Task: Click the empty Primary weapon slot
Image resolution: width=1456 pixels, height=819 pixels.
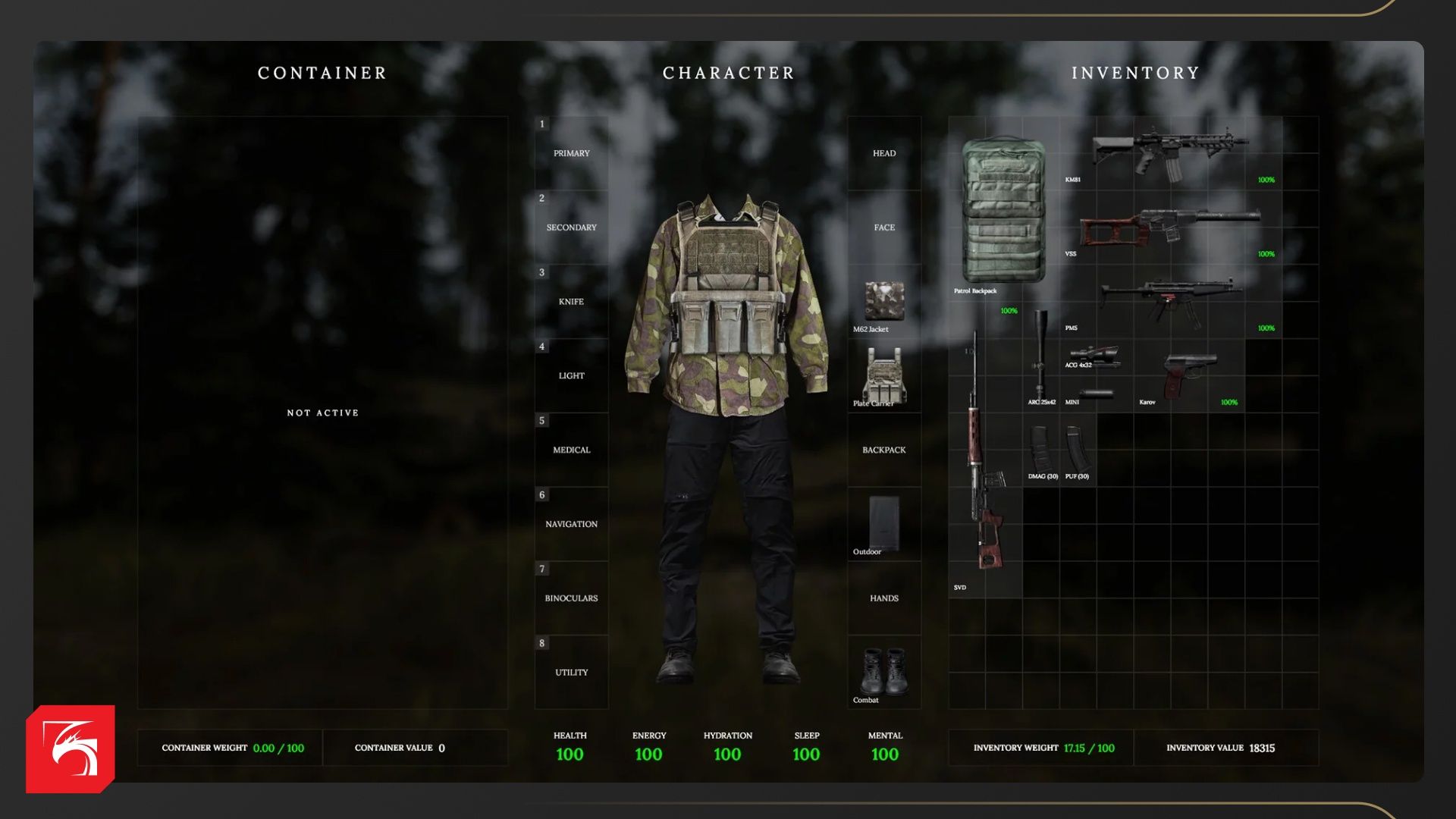Action: point(572,153)
